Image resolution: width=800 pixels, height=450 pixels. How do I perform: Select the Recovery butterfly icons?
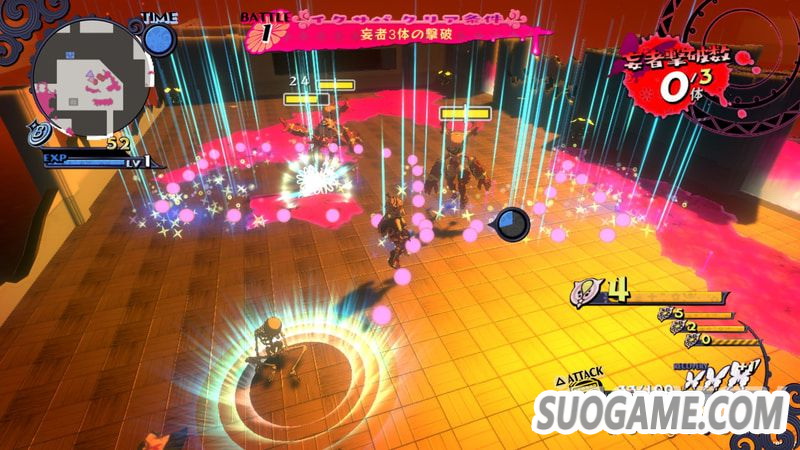pyautogui.click(x=720, y=378)
